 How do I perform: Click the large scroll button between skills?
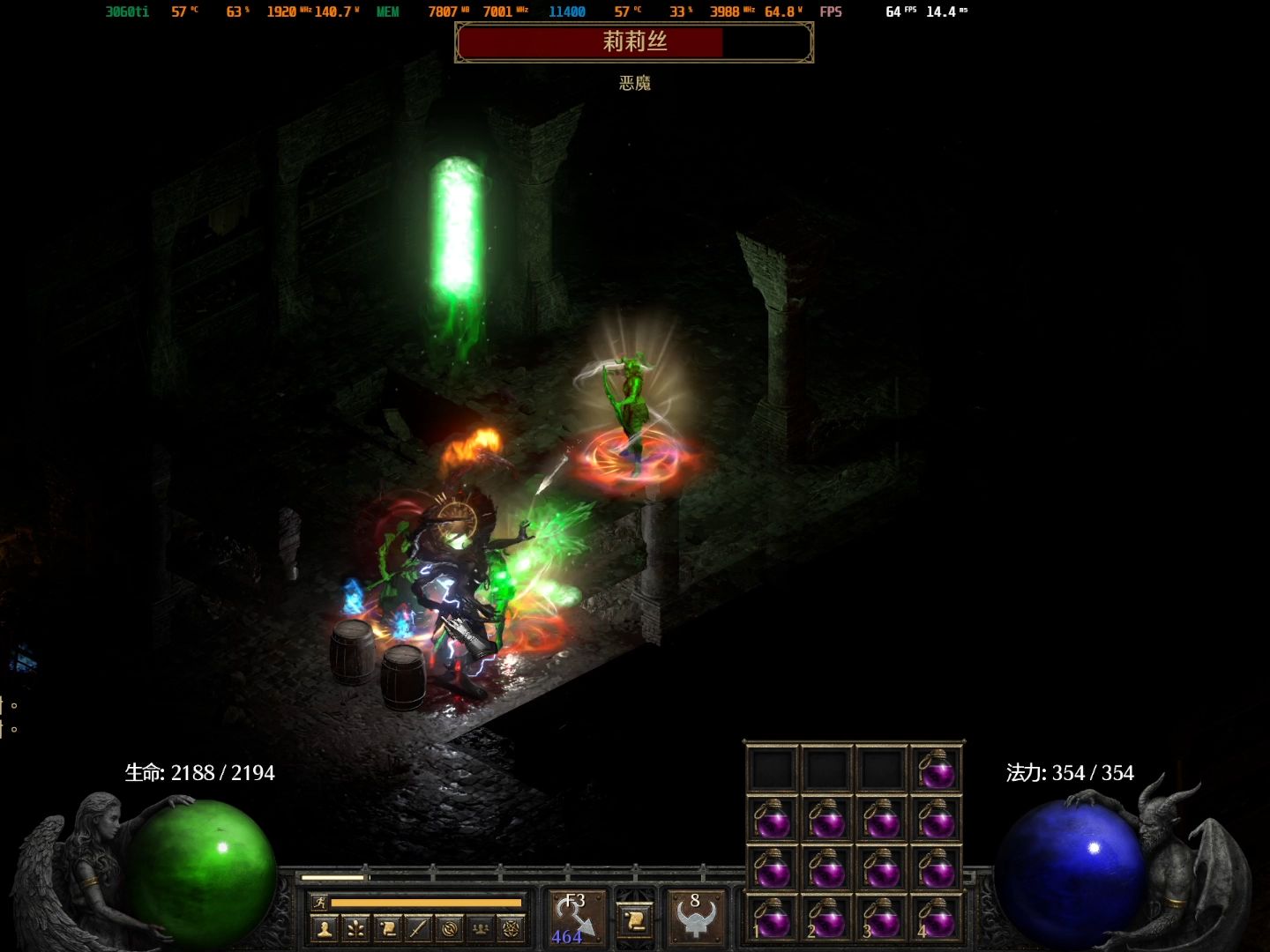click(635, 921)
